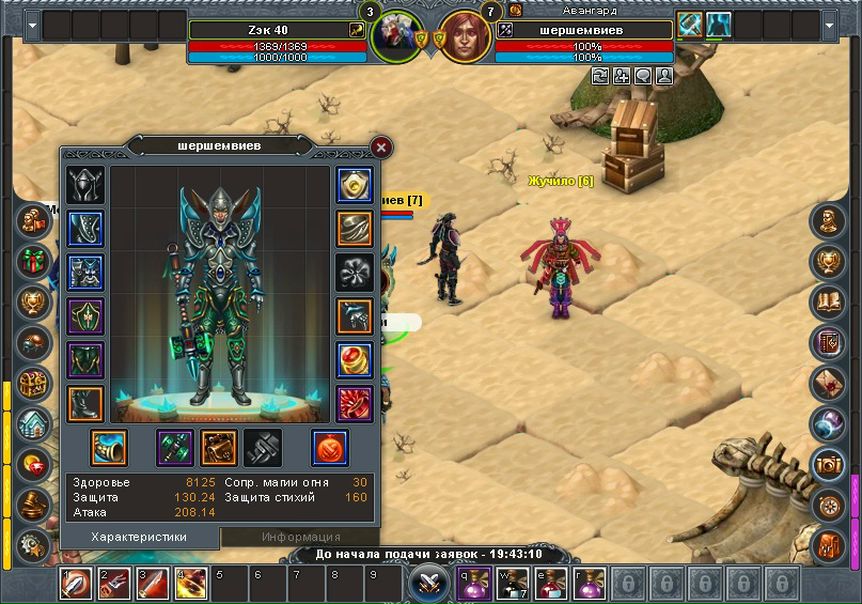
Task: Open the green gift box menu
Action: pyautogui.click(x=35, y=260)
